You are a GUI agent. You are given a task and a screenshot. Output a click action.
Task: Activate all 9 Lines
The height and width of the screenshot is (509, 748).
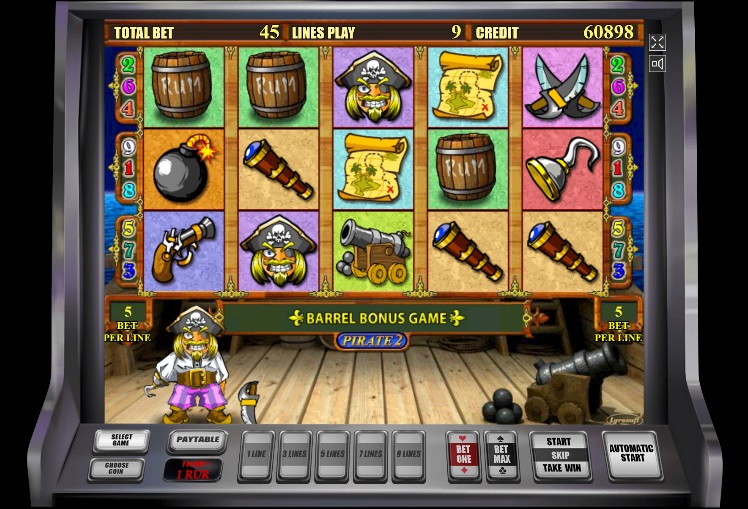tap(408, 453)
